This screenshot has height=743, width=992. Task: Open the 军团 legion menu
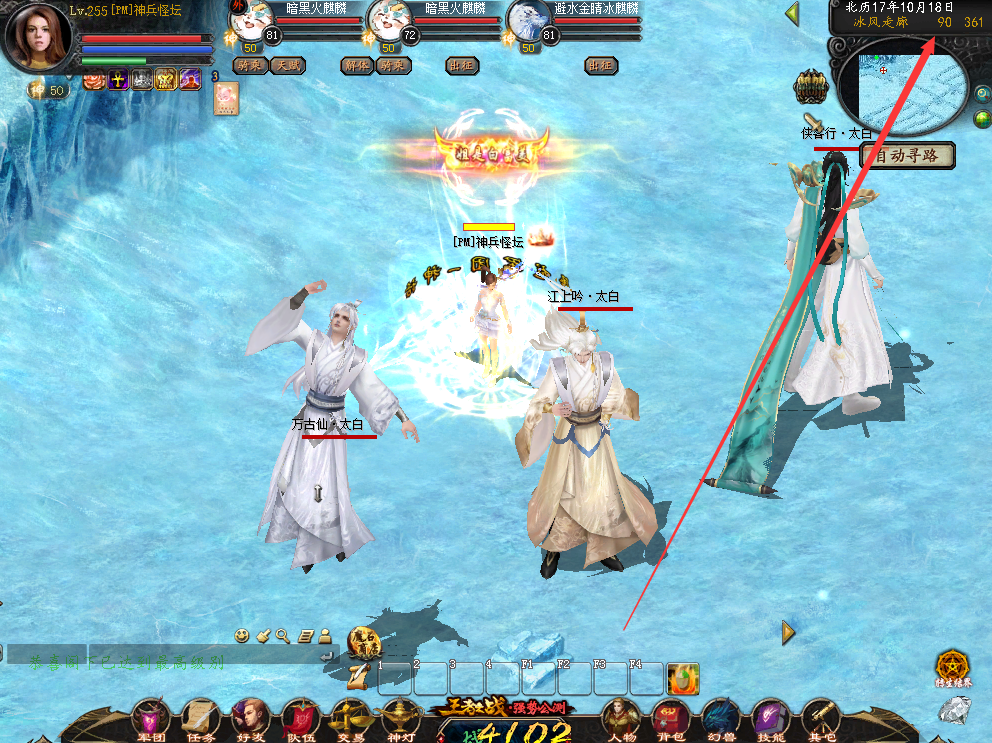[x=152, y=717]
